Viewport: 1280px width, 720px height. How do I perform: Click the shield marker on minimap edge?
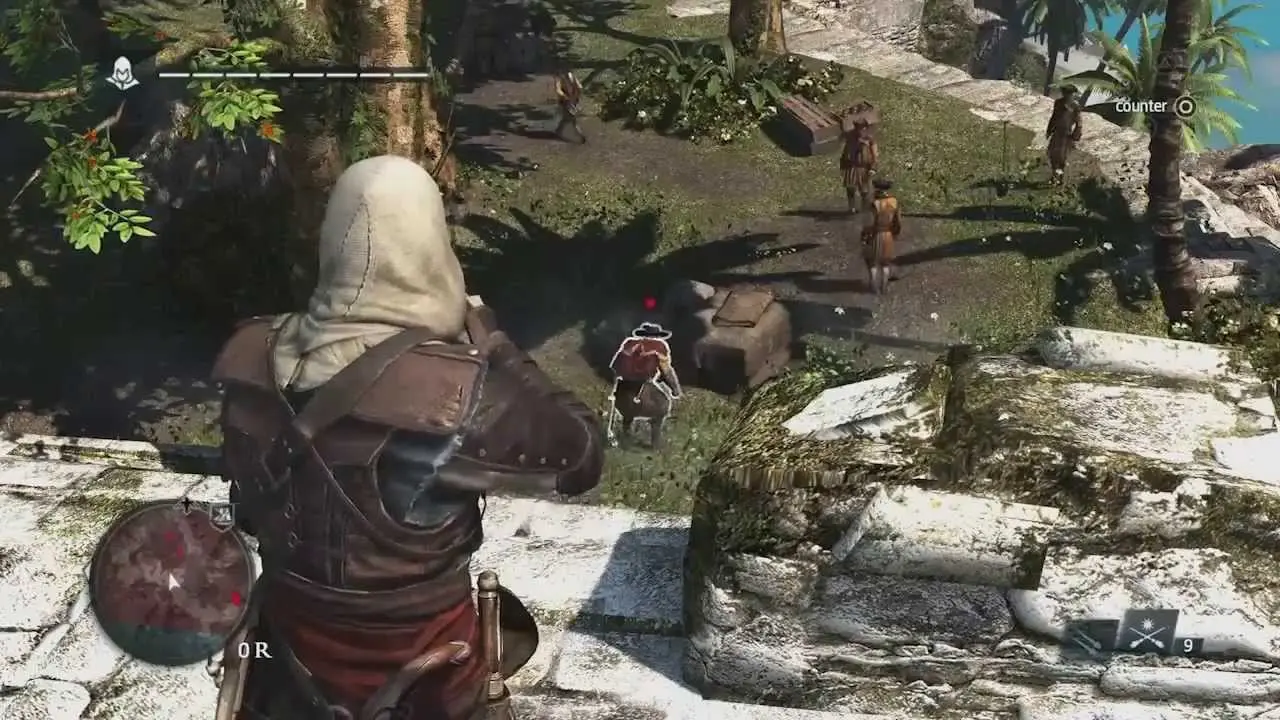coord(223,515)
